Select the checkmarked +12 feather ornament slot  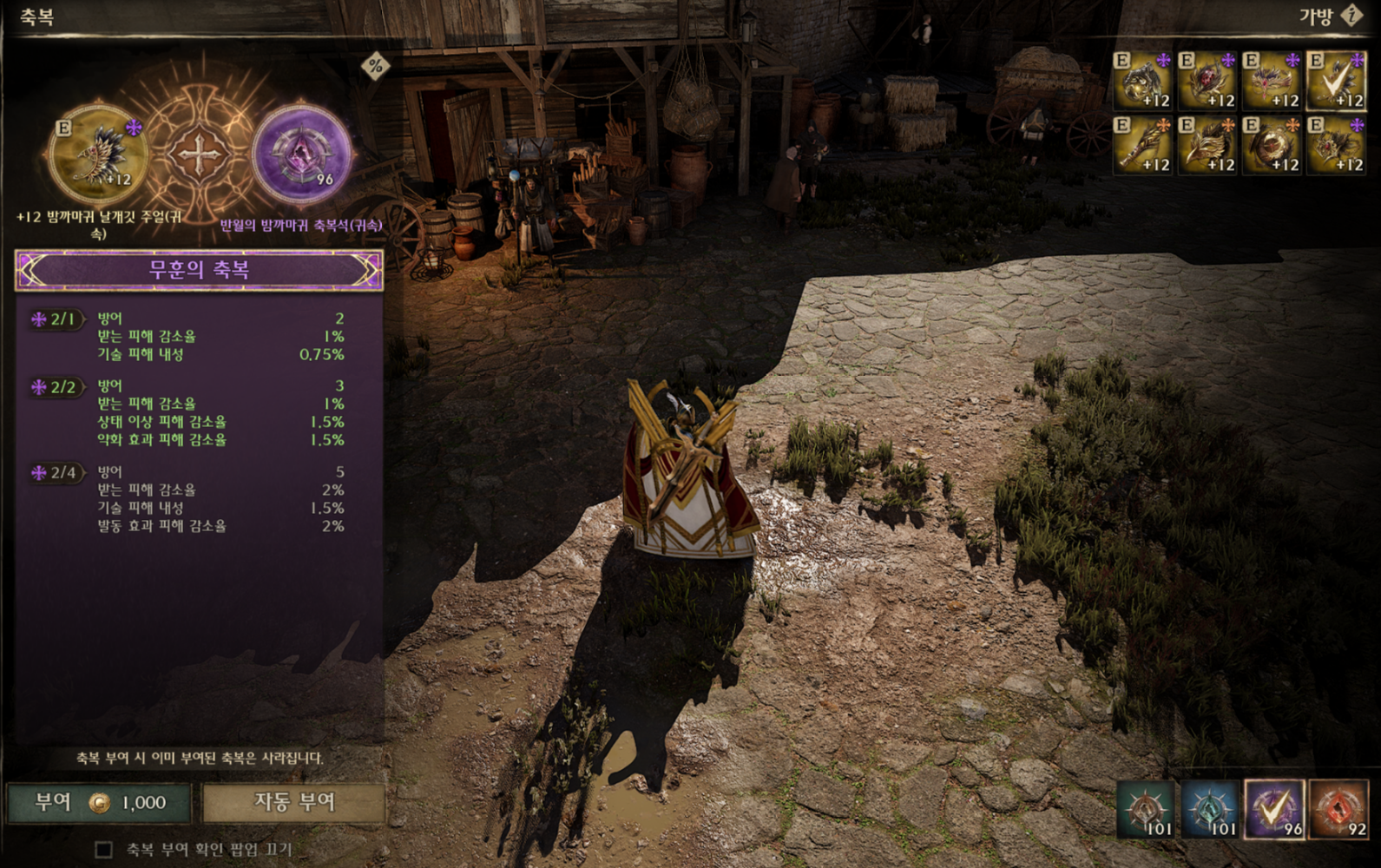click(1337, 79)
